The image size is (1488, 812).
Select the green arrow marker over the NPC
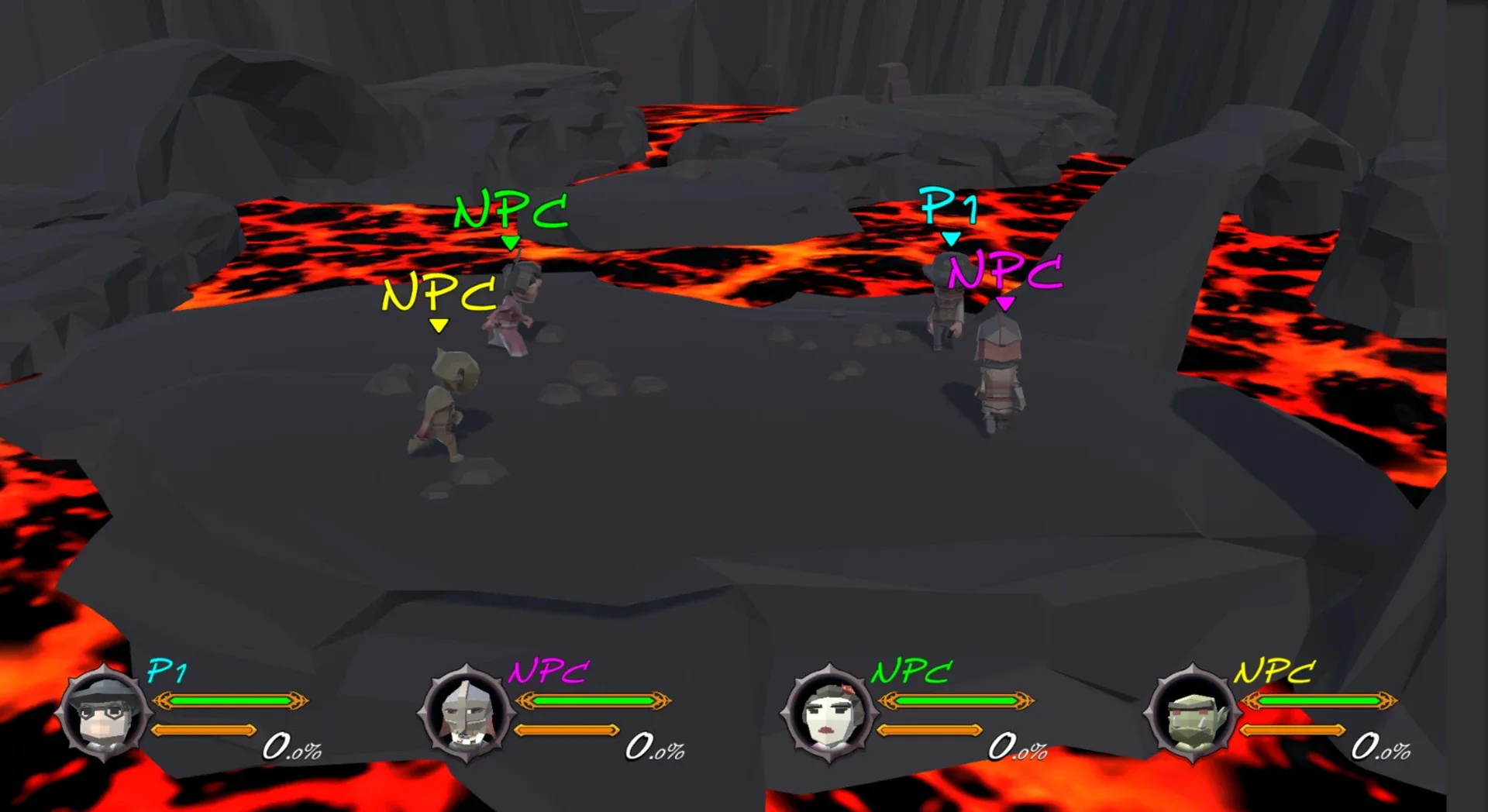[x=510, y=242]
